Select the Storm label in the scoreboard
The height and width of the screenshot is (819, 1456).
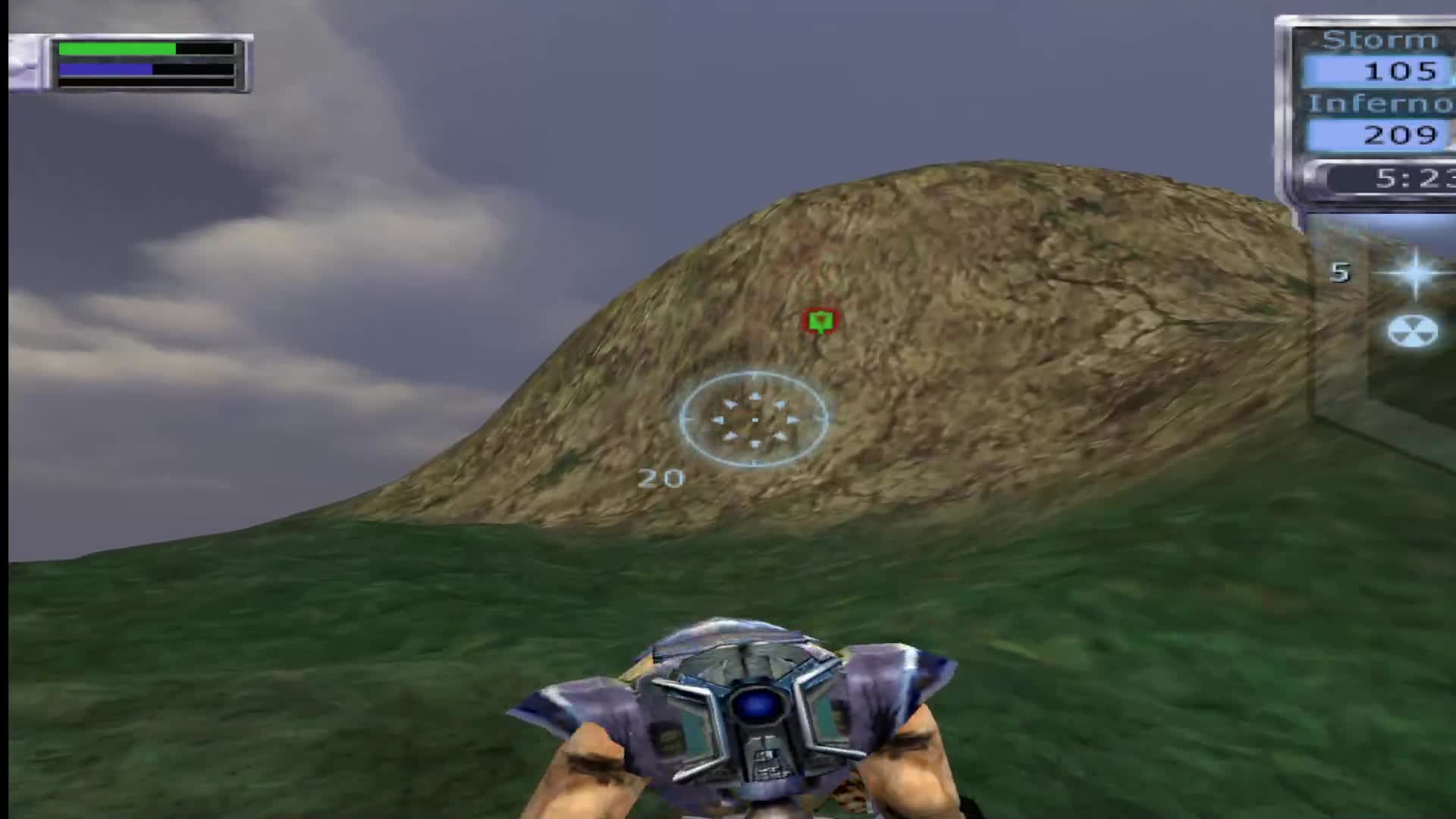click(1379, 39)
